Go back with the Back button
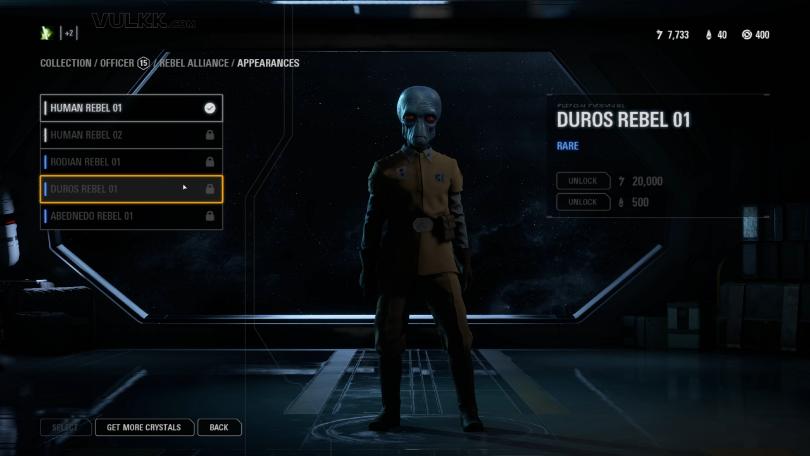Viewport: 810px width, 456px height. pos(219,427)
